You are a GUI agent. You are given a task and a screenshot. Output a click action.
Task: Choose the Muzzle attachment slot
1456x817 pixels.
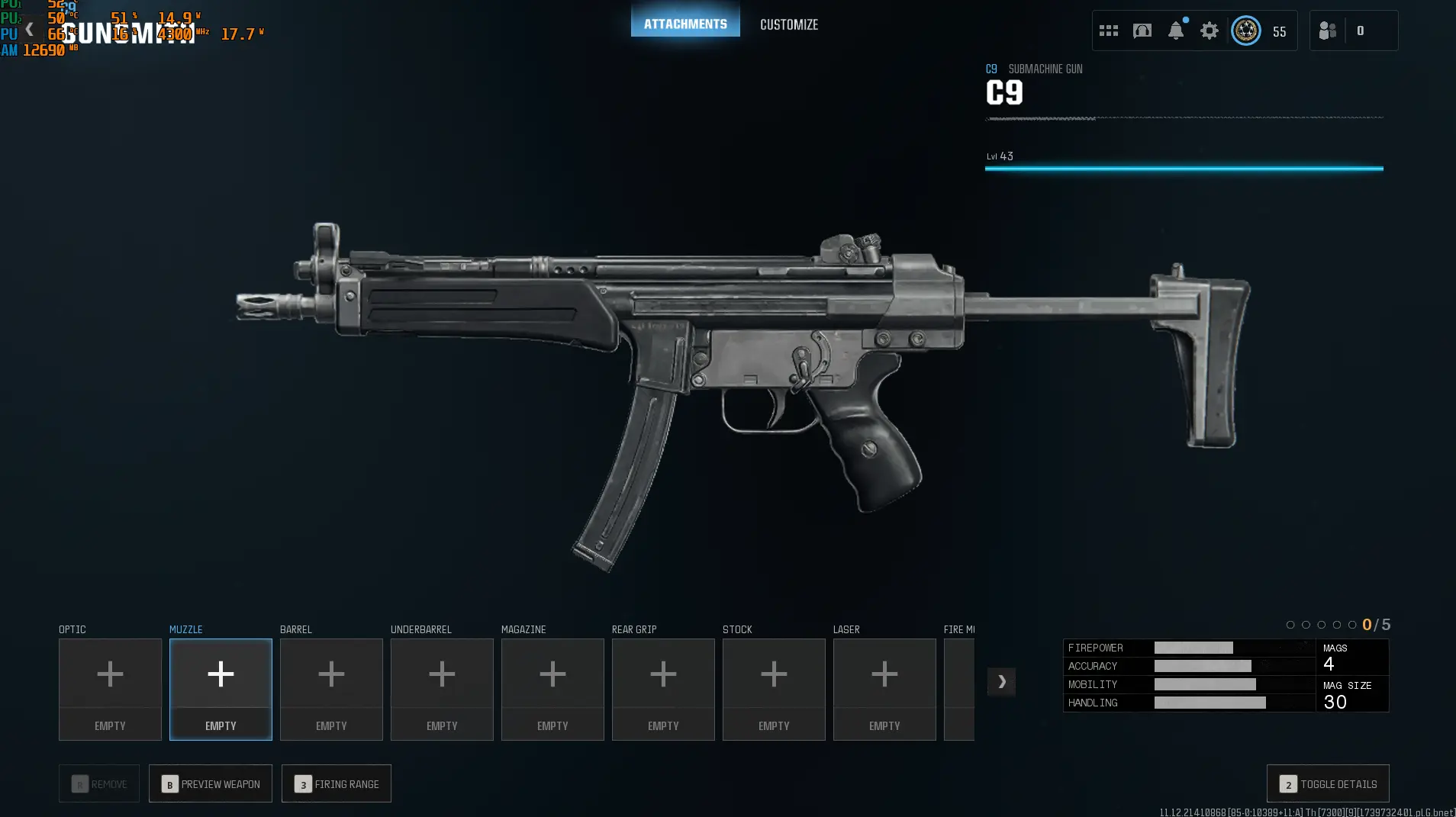click(221, 688)
